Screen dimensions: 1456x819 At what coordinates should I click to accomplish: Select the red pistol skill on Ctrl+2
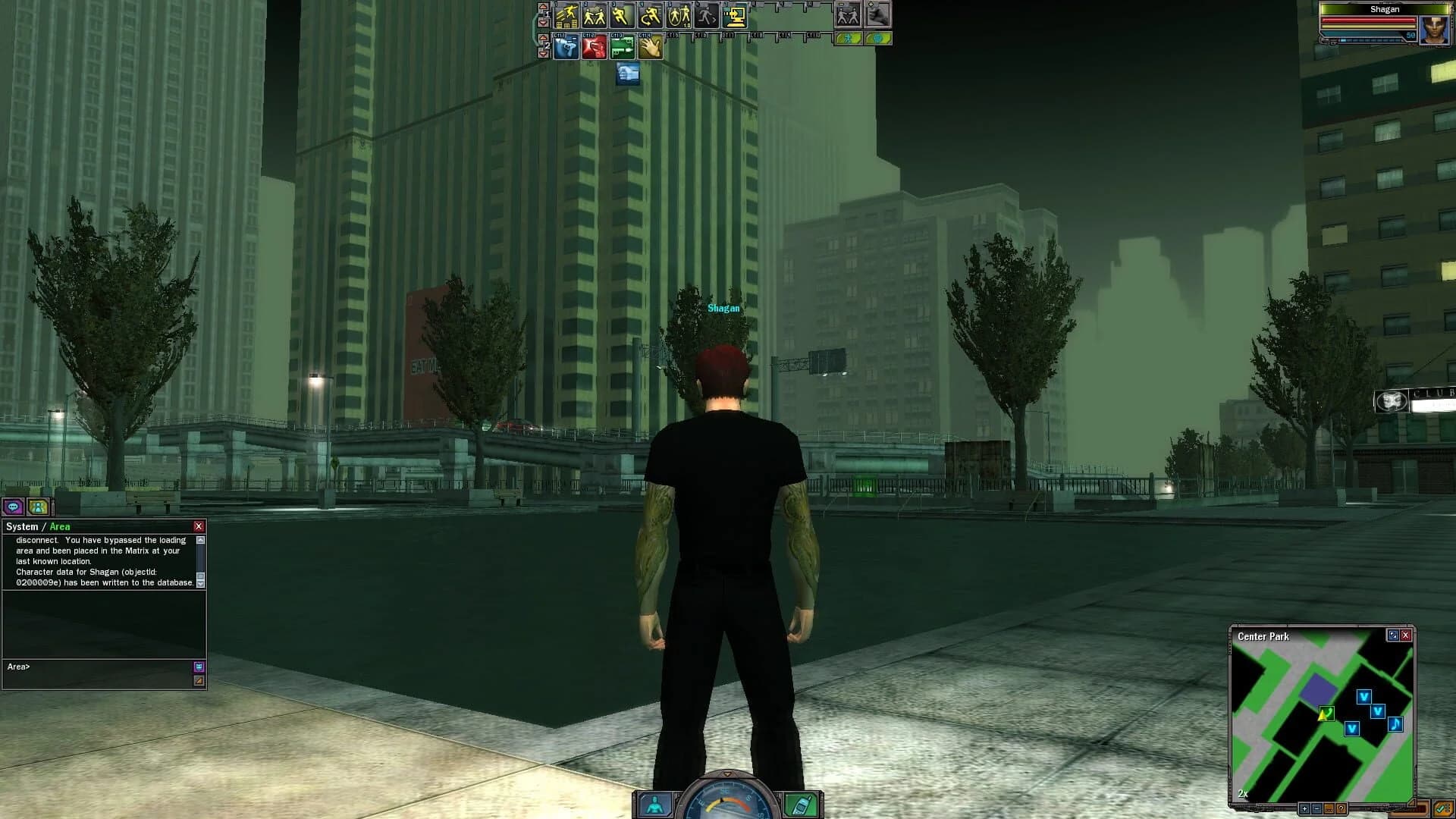[595, 49]
